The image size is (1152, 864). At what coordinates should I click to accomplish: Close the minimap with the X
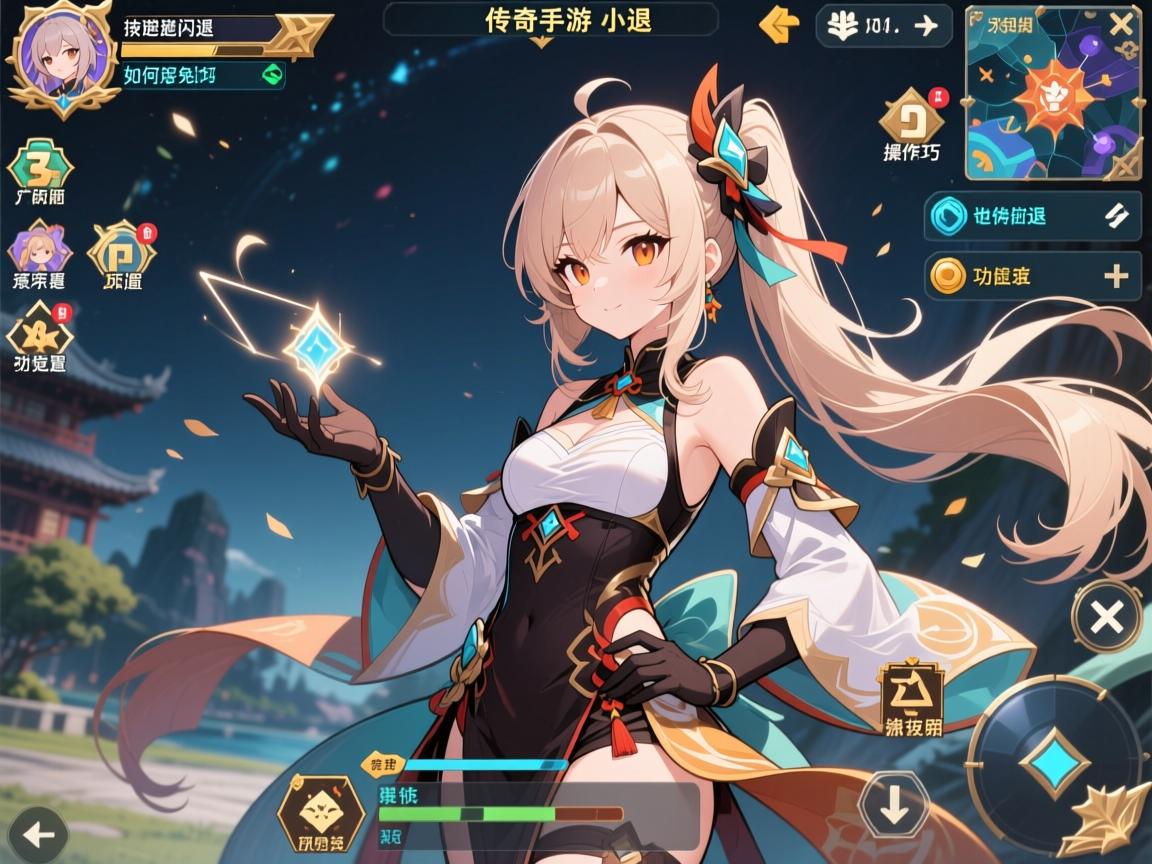pyautogui.click(x=1121, y=25)
